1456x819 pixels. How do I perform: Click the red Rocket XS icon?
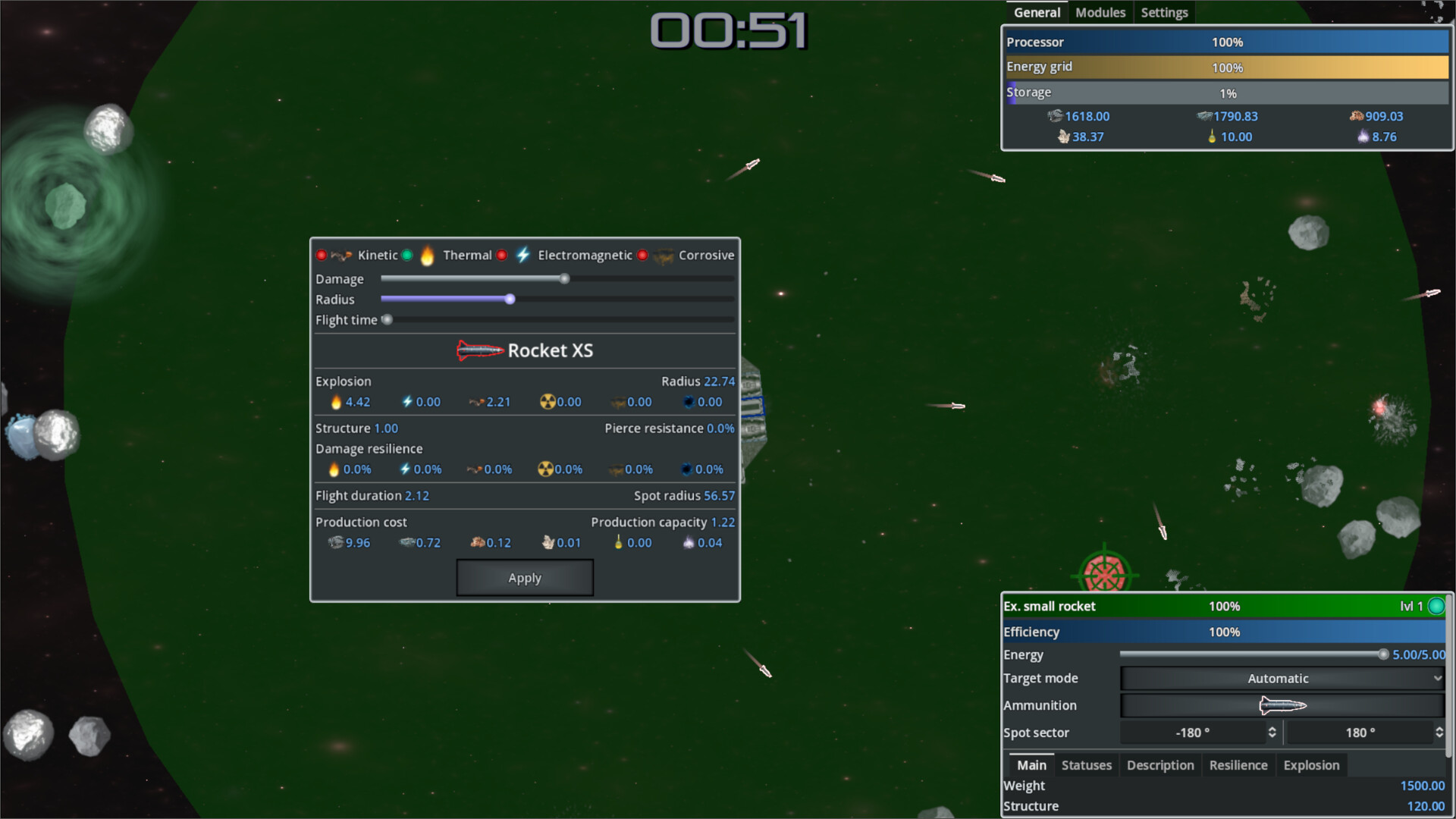coord(480,350)
